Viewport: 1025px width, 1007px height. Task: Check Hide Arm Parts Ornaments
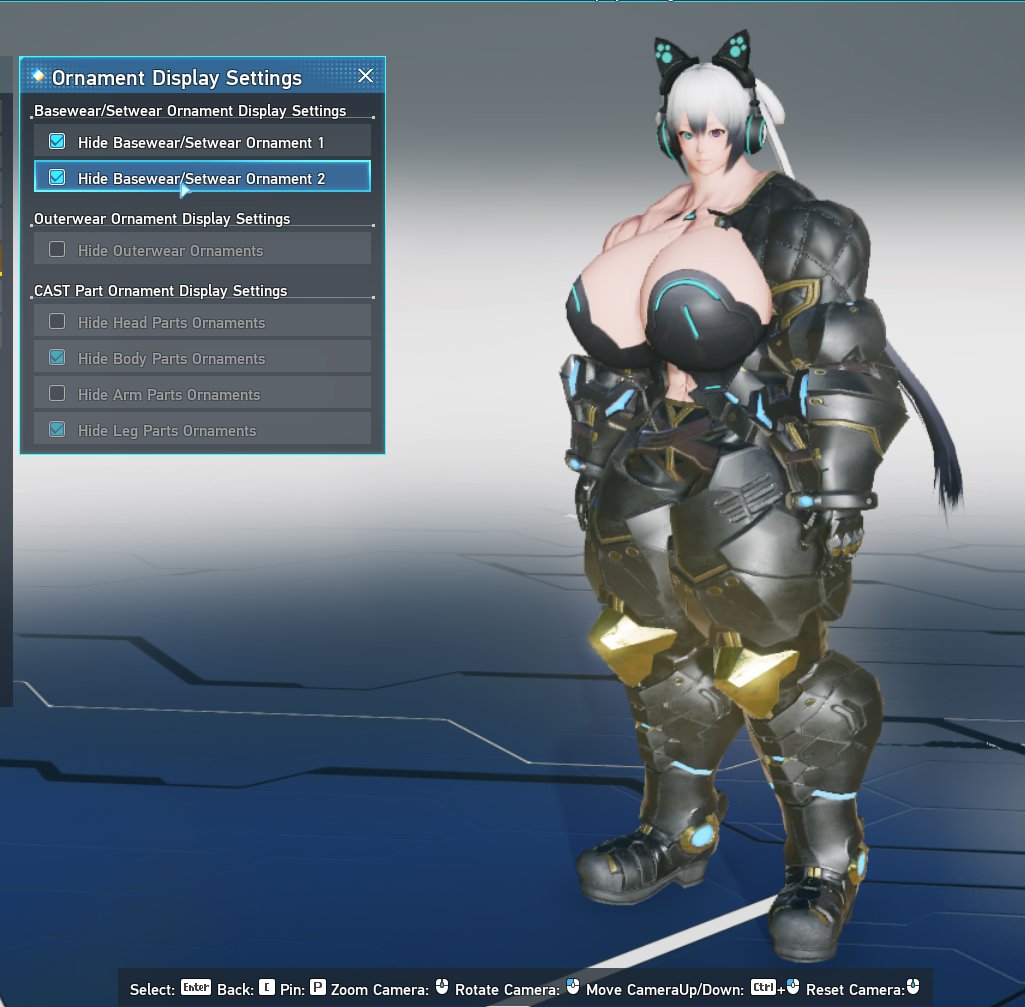pyautogui.click(x=58, y=394)
